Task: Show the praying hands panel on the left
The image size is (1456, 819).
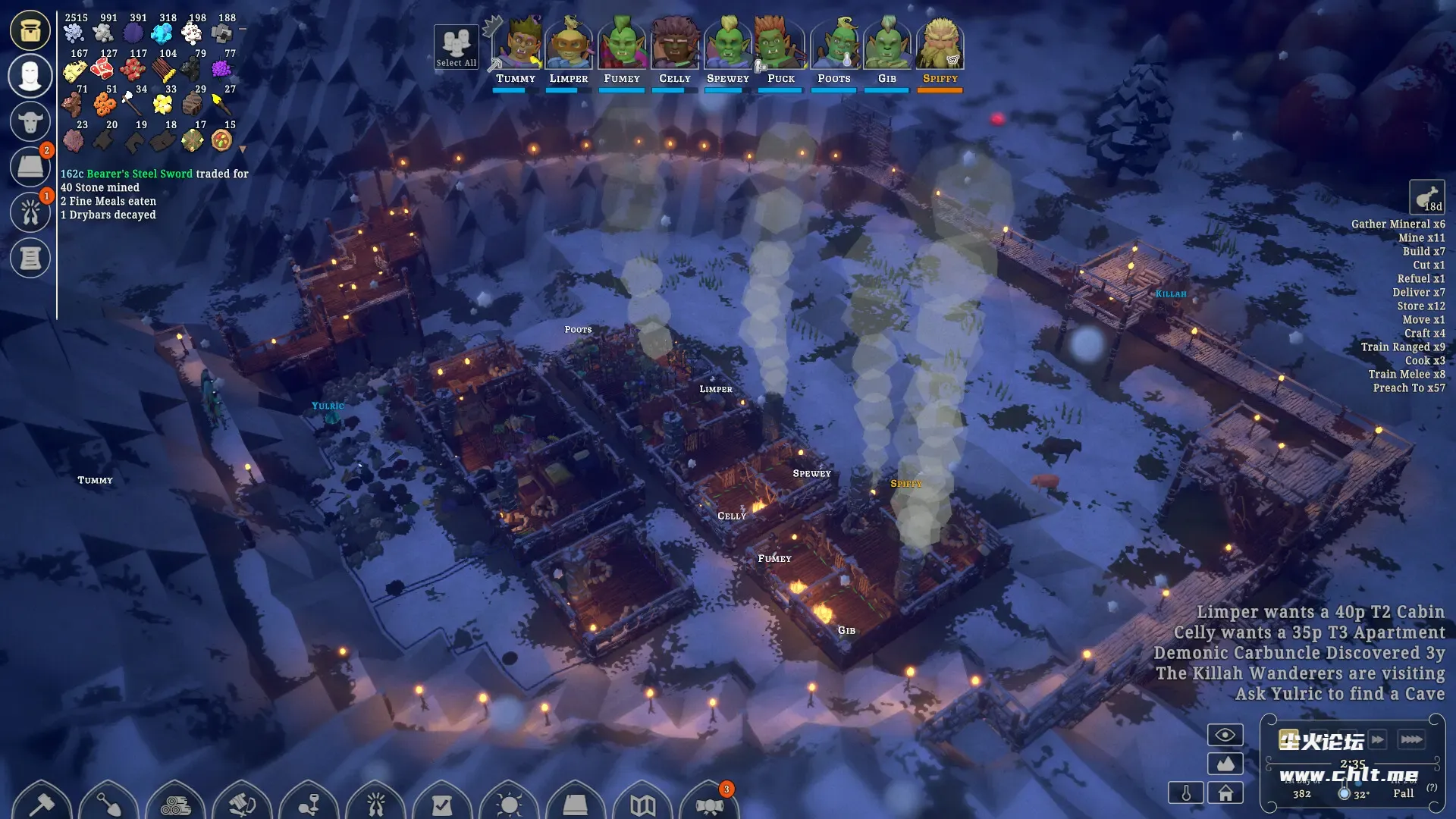Action: coord(30,212)
